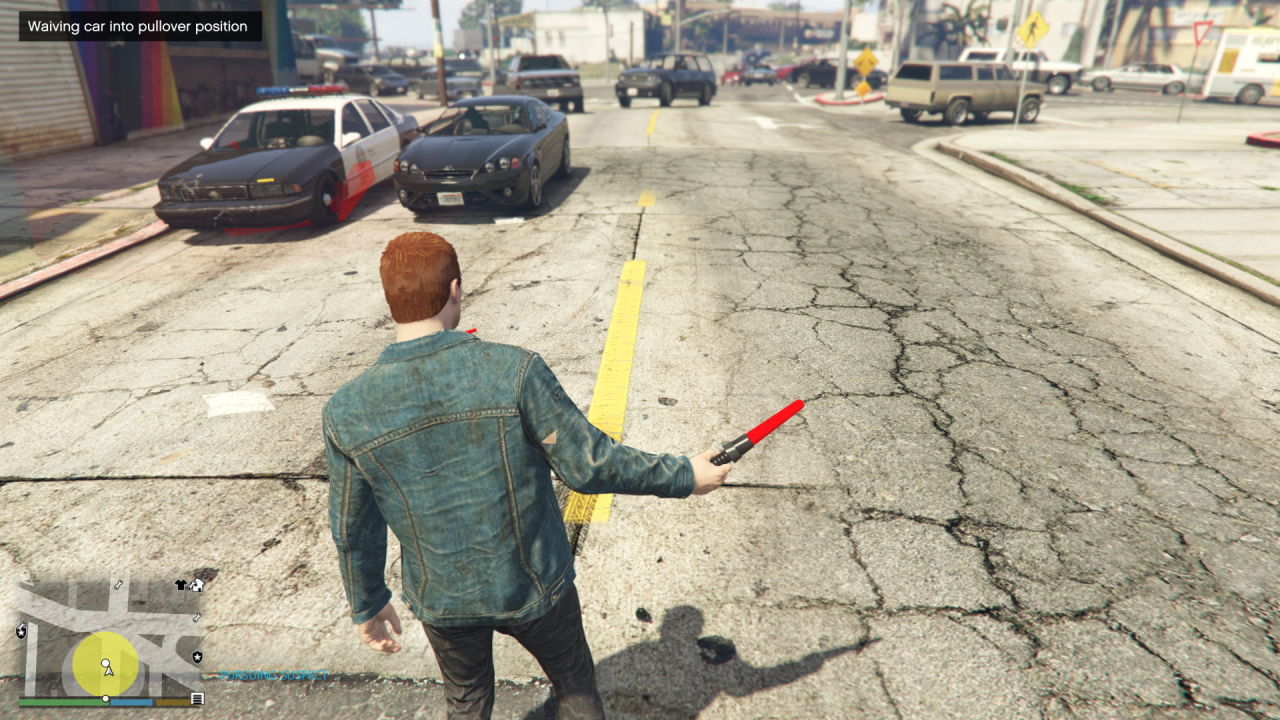Click the safehouse blip on the minimap
Image resolution: width=1280 pixels, height=720 pixels.
click(197, 585)
